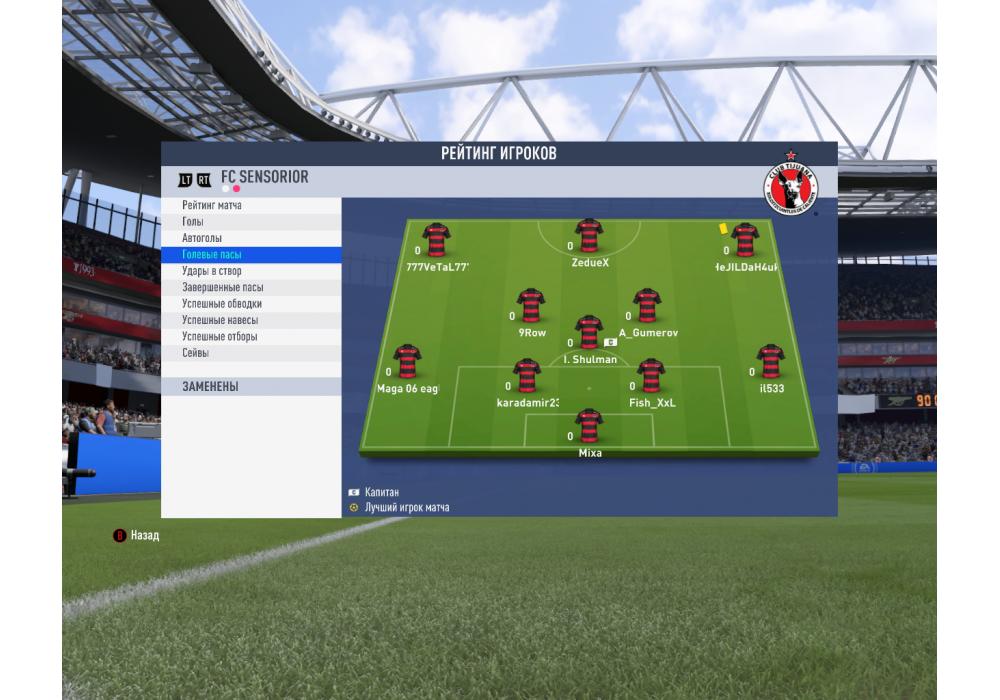
Task: Pick player A_Gumerov on the formation
Action: (647, 306)
